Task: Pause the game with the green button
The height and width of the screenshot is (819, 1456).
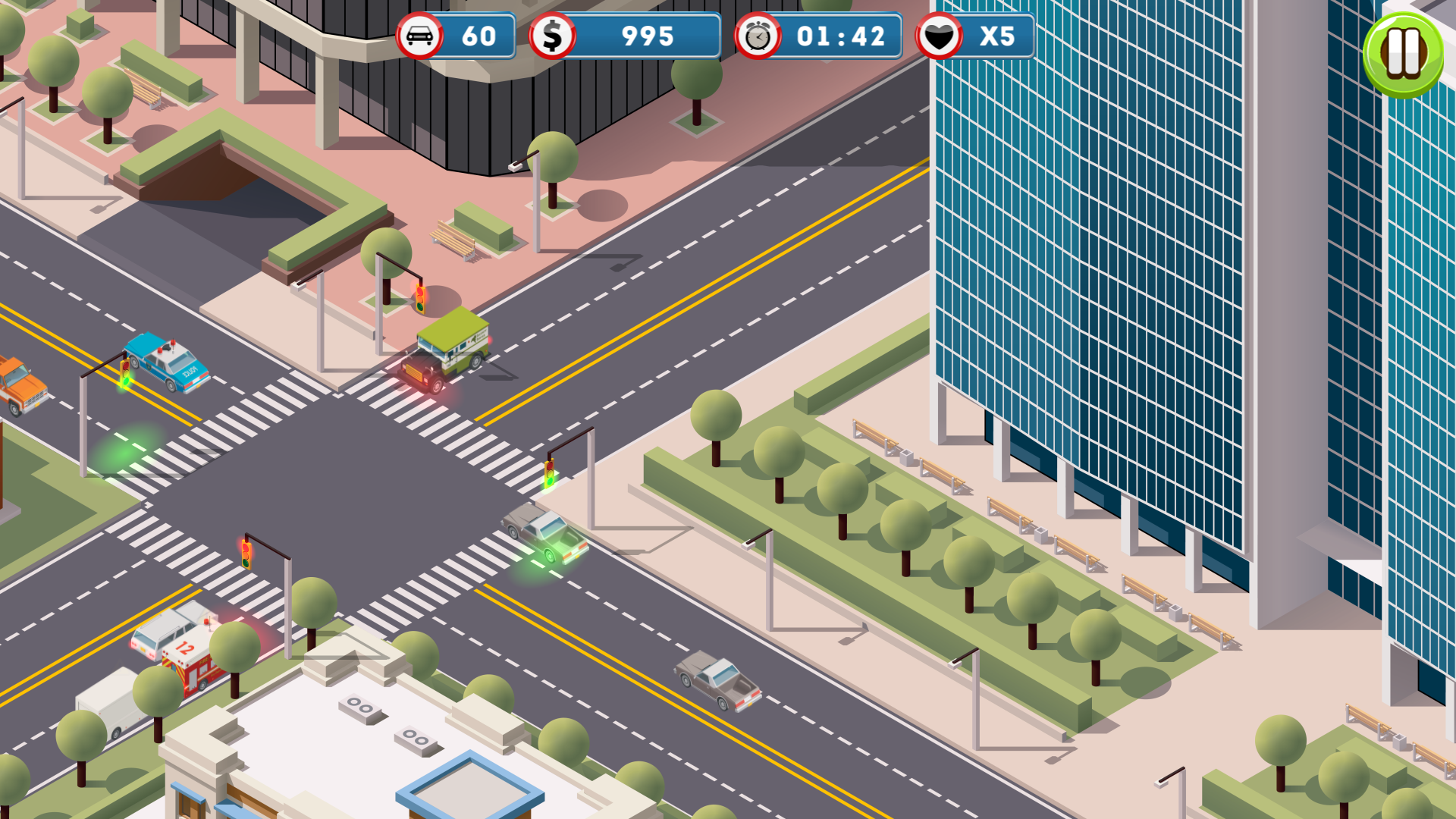Action: 1403,53
